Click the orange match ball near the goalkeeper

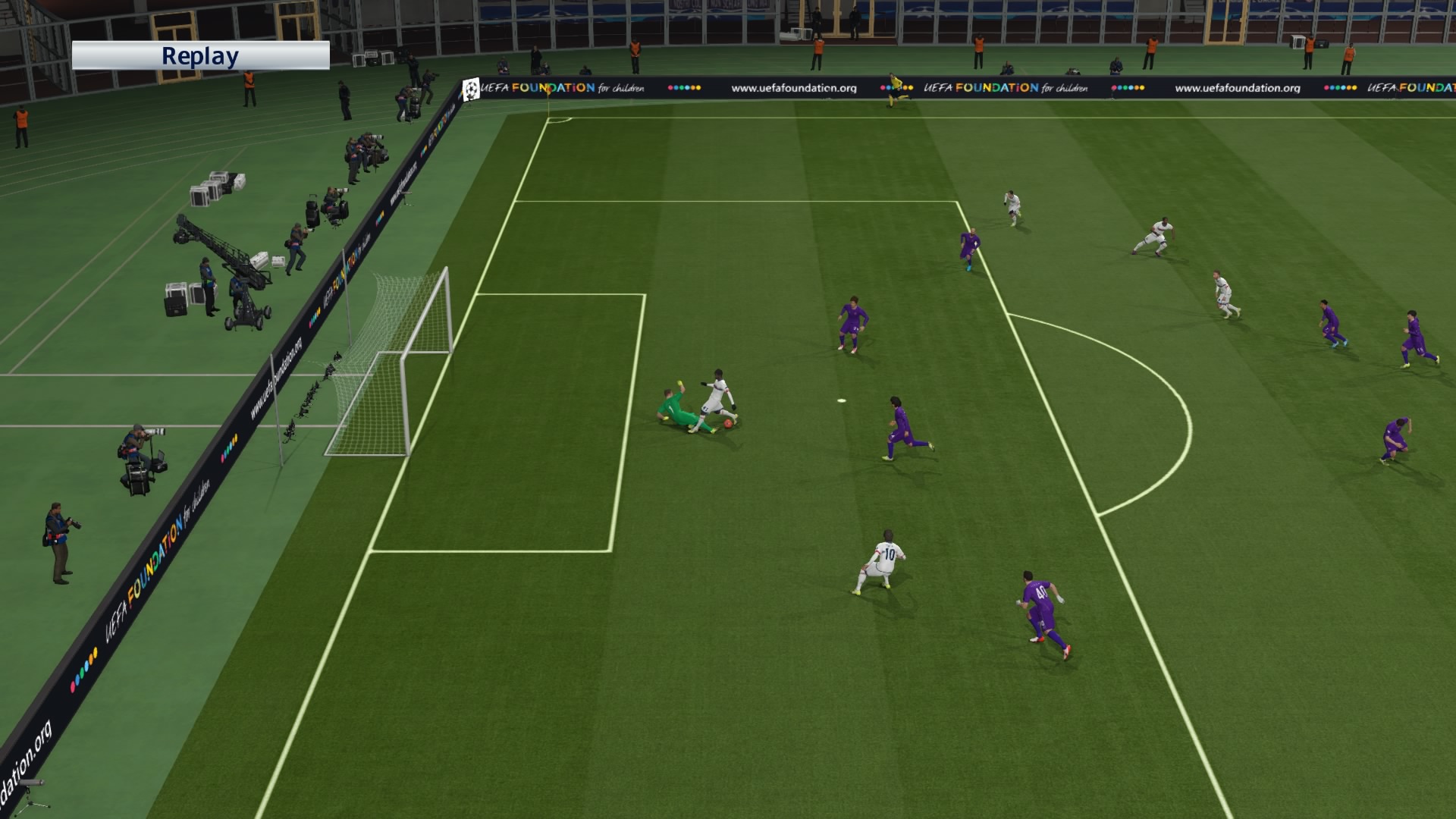[726, 425]
